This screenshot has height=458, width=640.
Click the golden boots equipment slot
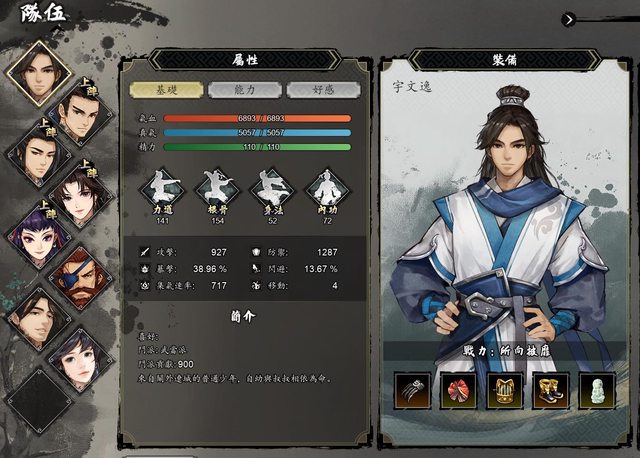[x=551, y=390]
